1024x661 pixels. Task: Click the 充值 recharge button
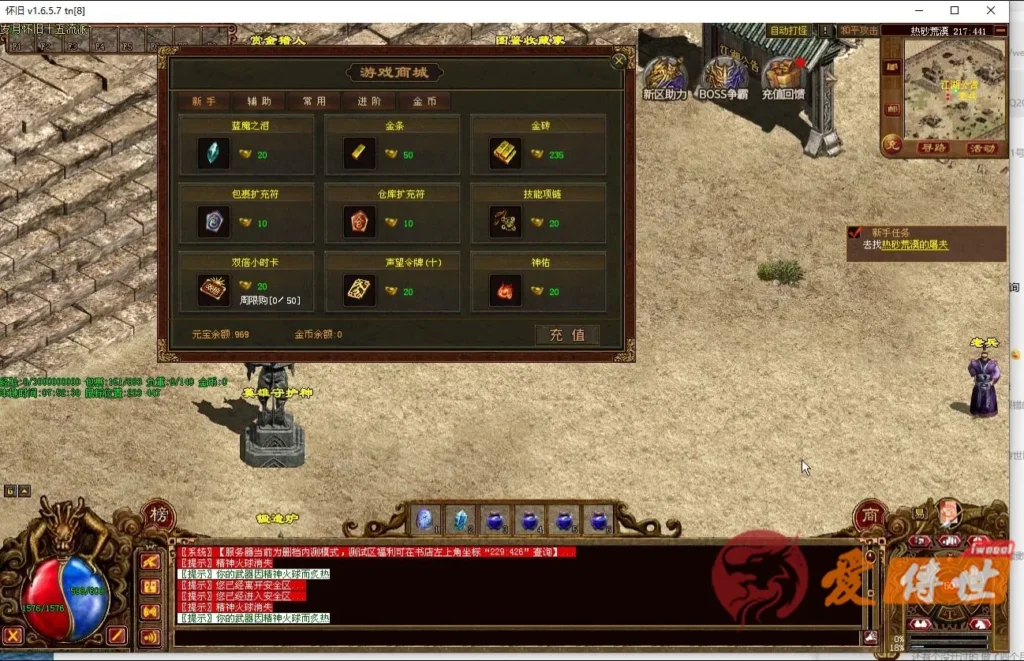tap(567, 335)
